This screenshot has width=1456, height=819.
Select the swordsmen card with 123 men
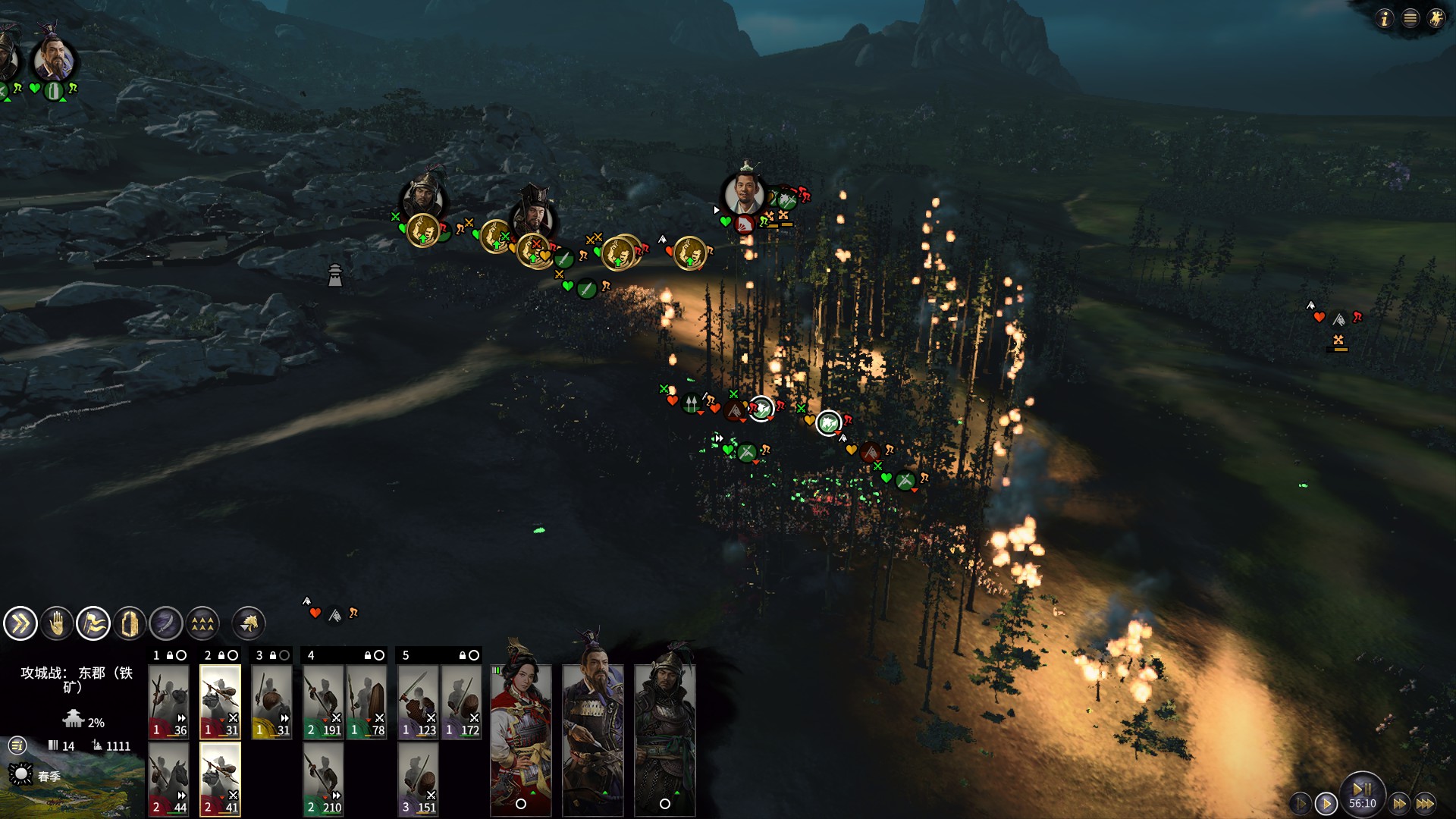pyautogui.click(x=418, y=701)
